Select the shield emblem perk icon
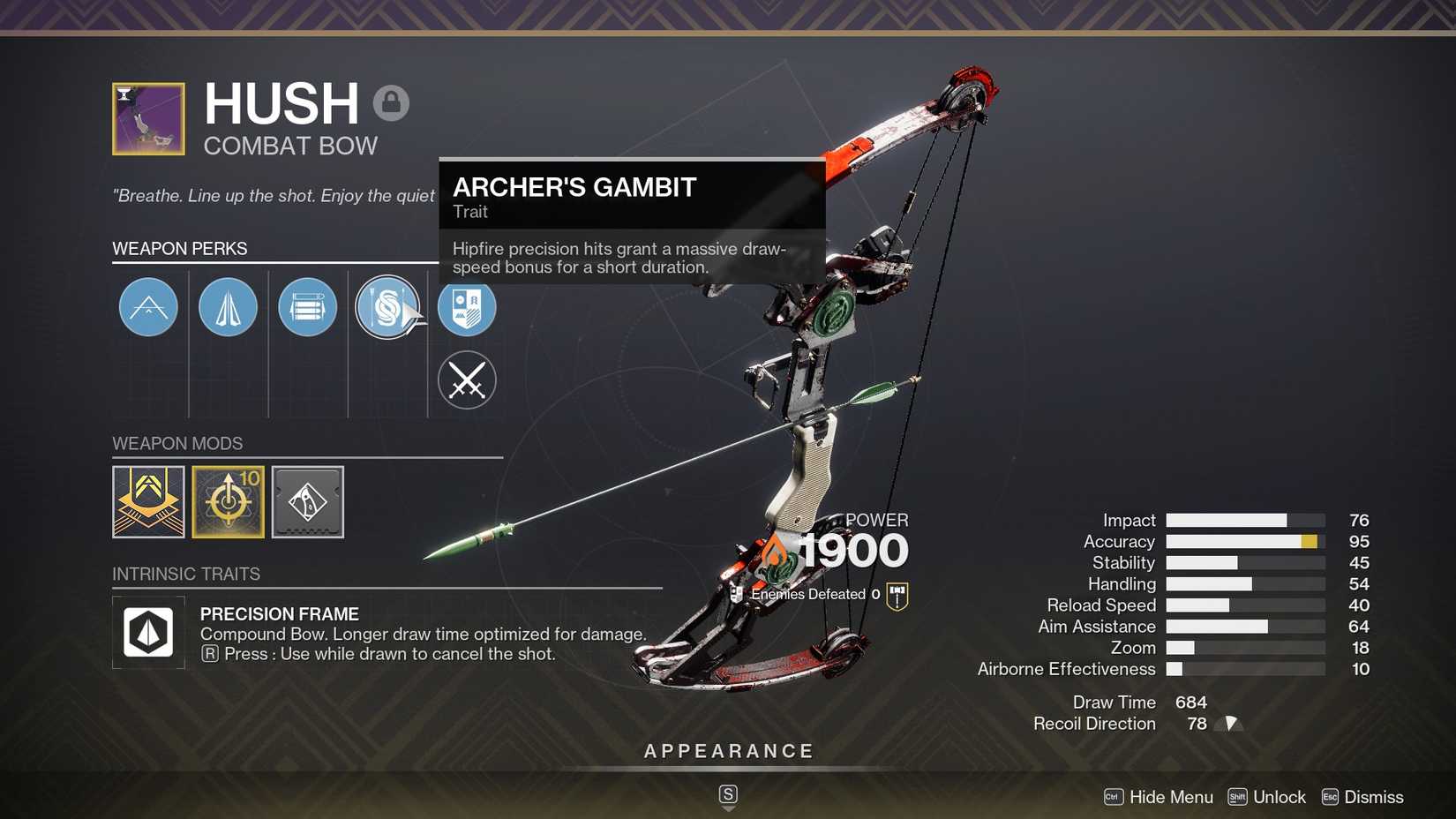 (x=467, y=307)
